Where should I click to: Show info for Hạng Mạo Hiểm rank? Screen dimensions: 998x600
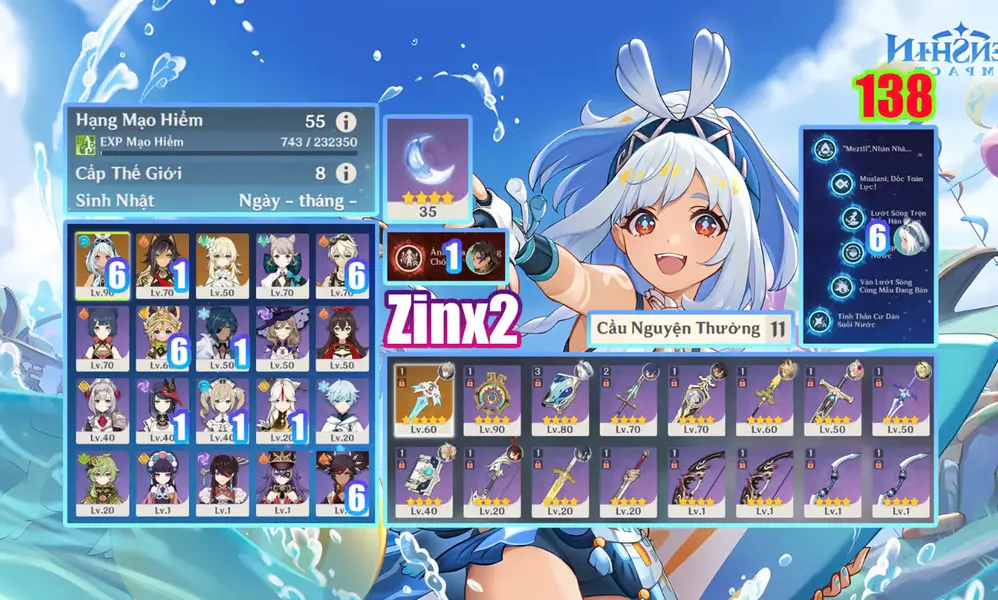[x=346, y=122]
